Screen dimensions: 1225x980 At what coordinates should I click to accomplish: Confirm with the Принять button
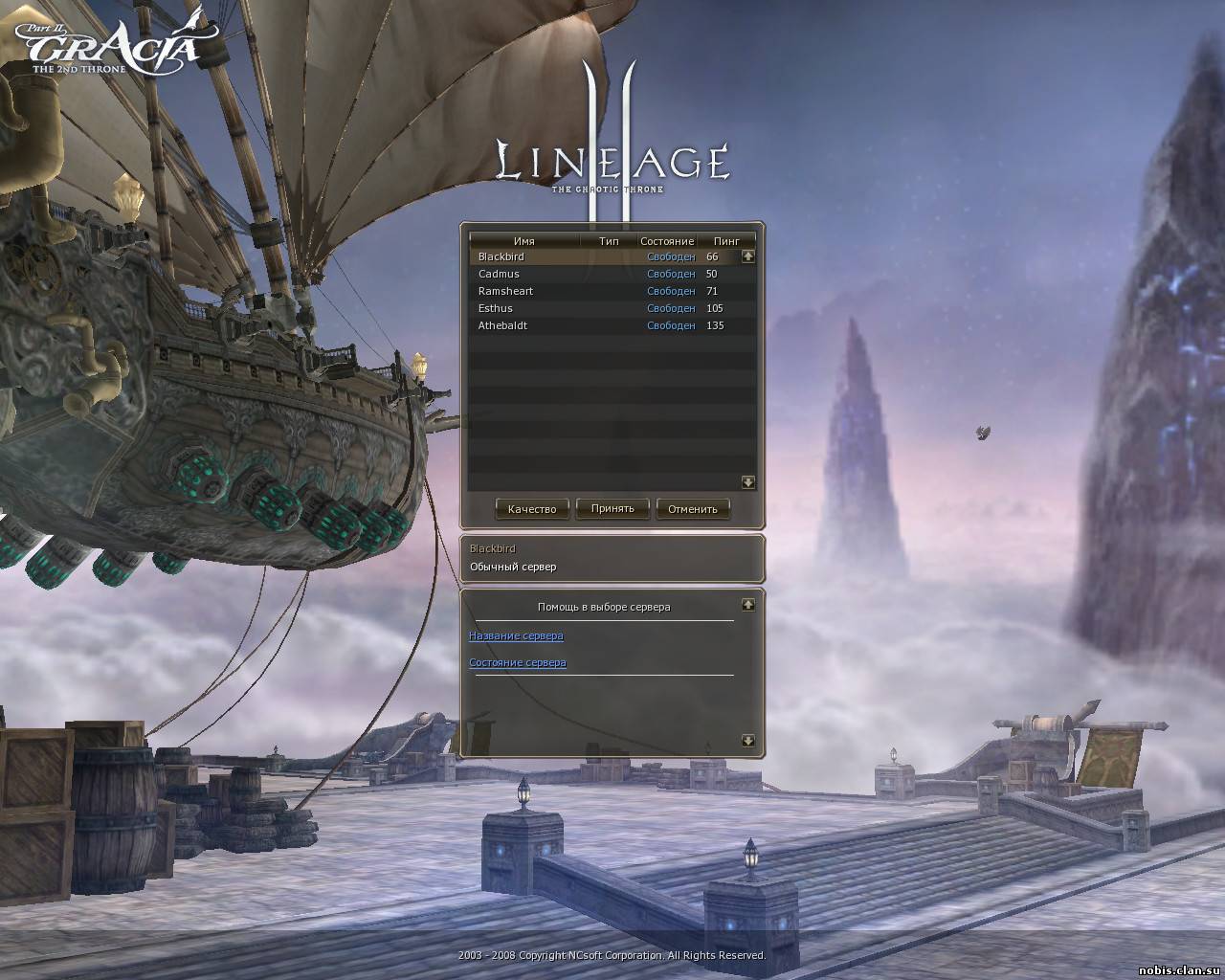tap(612, 509)
